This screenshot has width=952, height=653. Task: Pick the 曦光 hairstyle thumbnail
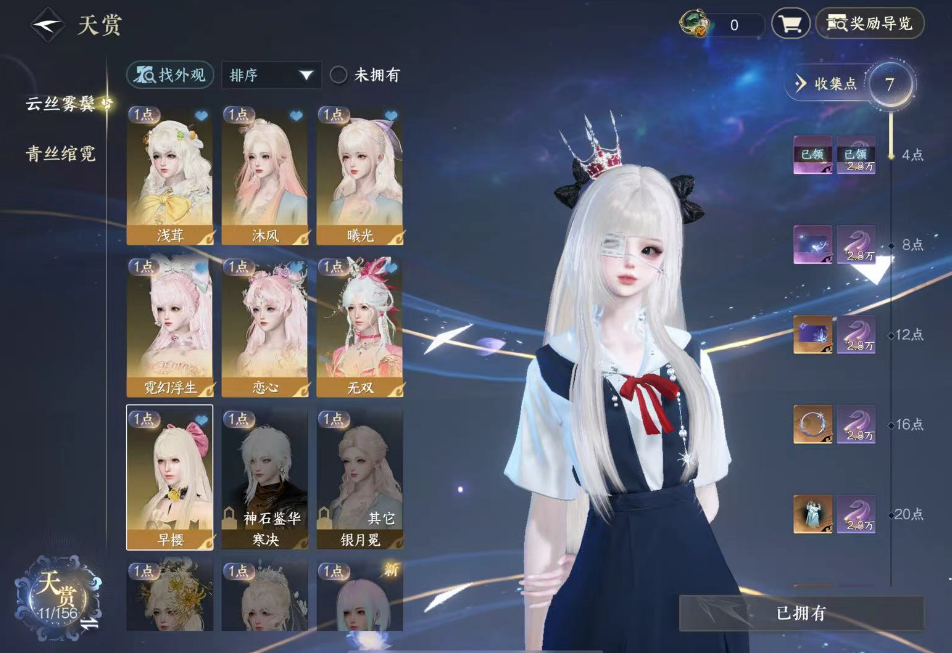coord(359,175)
